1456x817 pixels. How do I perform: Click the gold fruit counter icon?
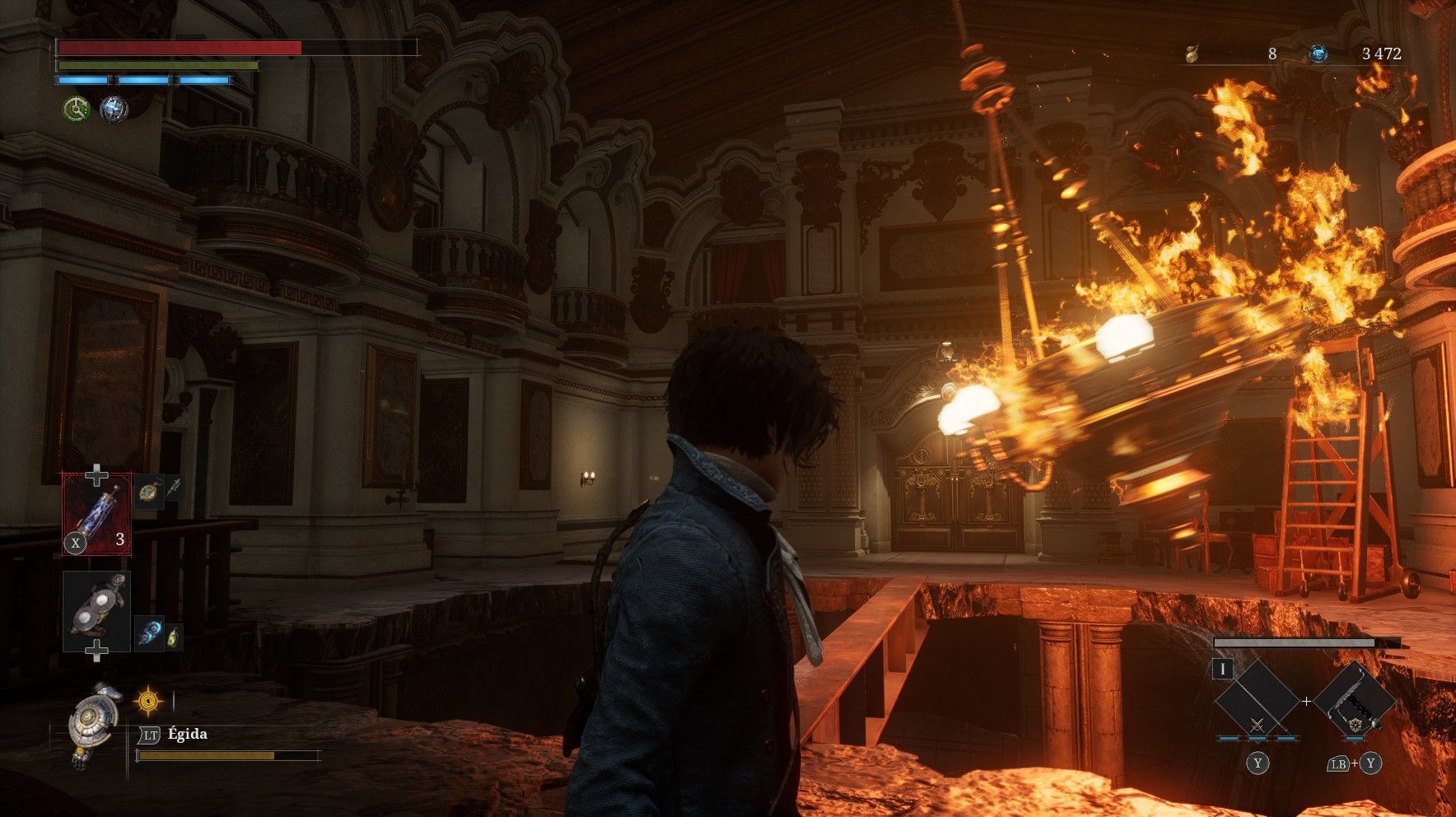[1191, 54]
